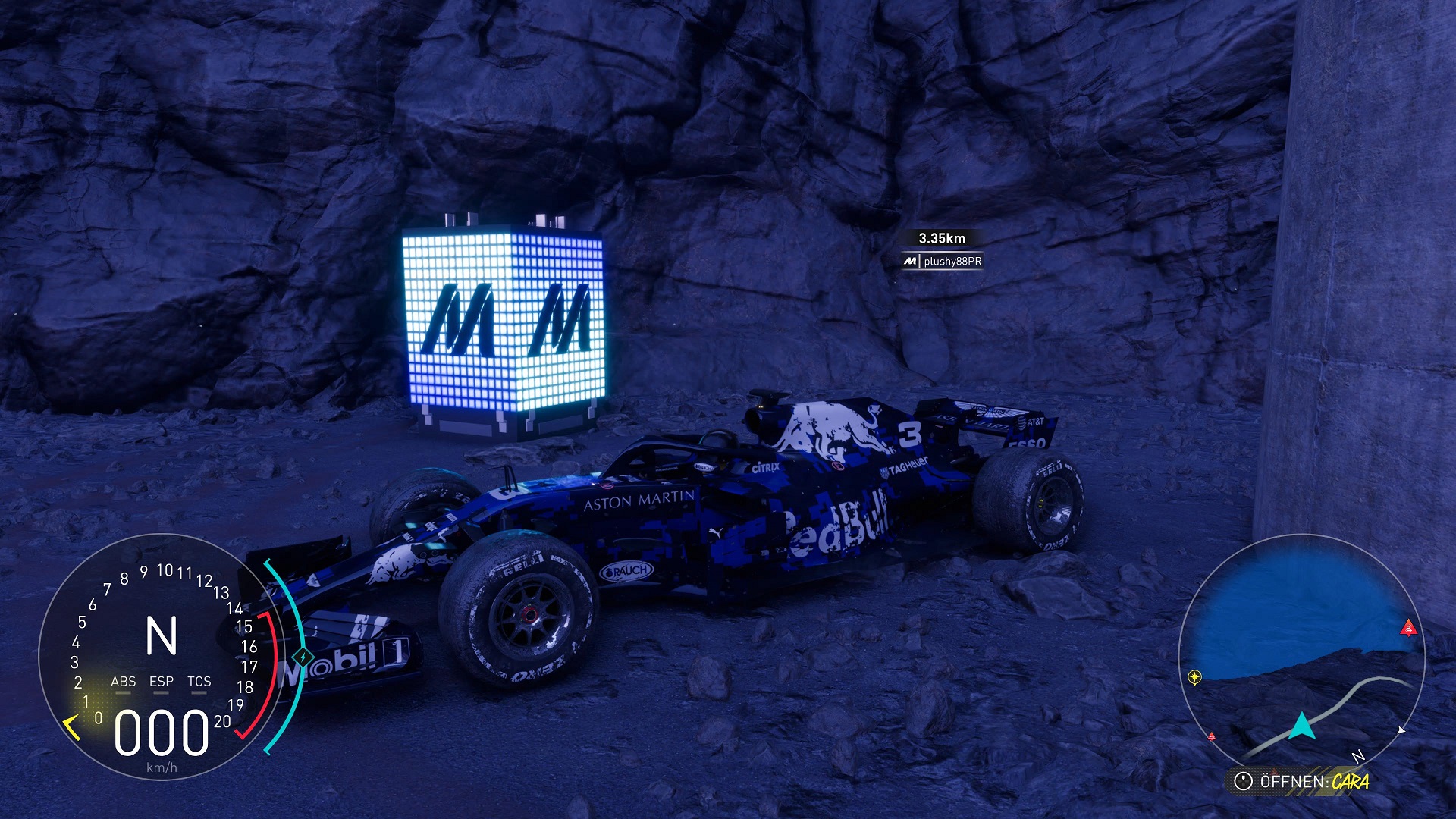Click the white arrow waypoint indicator on the minimap
1456x819 pixels.
[x=1401, y=730]
